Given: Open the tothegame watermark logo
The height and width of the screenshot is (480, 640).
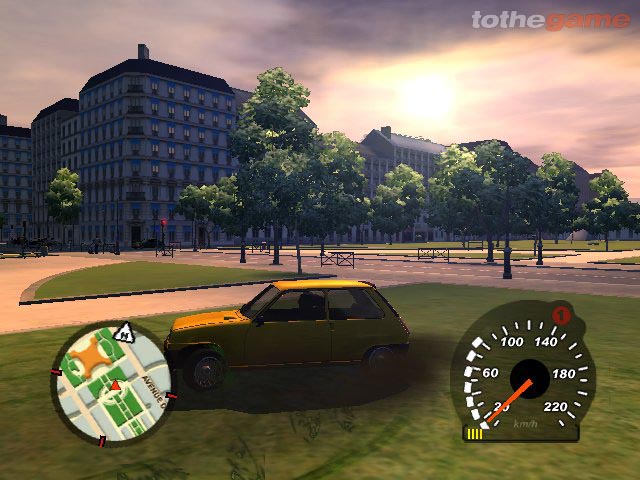Looking at the screenshot, I should (x=550, y=20).
